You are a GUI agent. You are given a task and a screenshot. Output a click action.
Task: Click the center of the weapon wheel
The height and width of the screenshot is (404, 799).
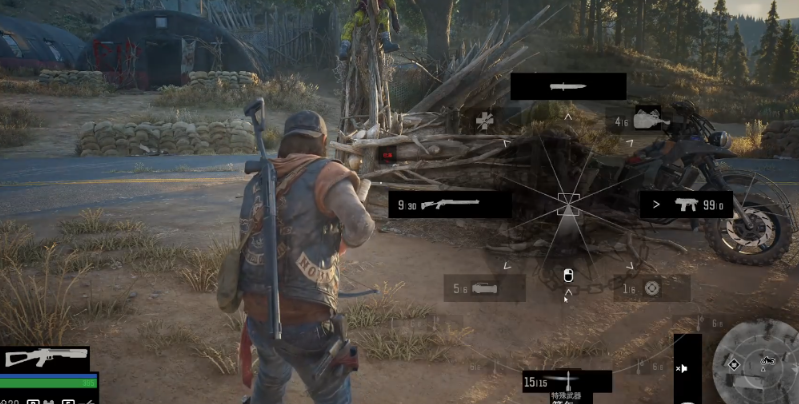pyautogui.click(x=568, y=204)
